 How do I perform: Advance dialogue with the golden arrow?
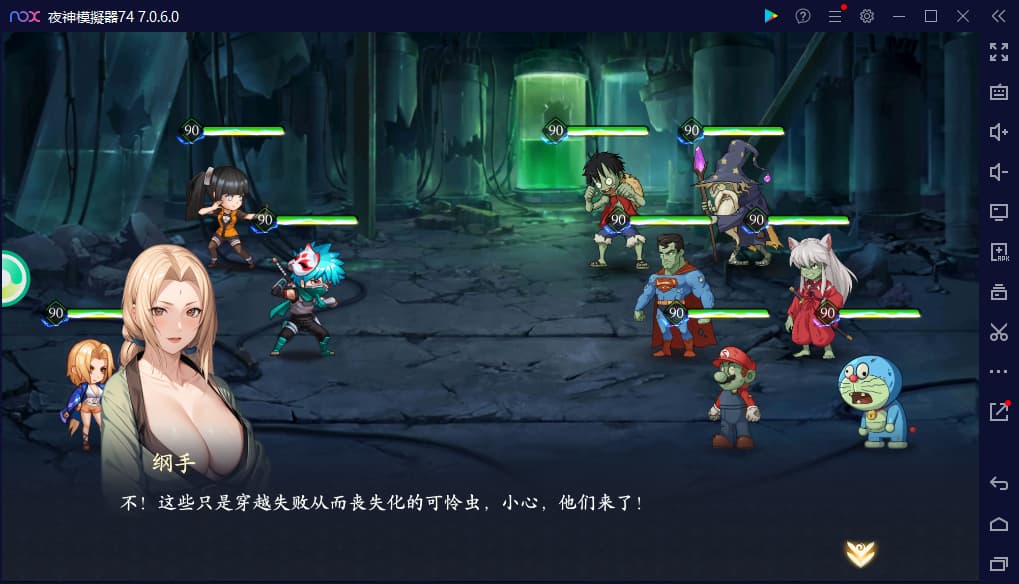pyautogui.click(x=860, y=551)
